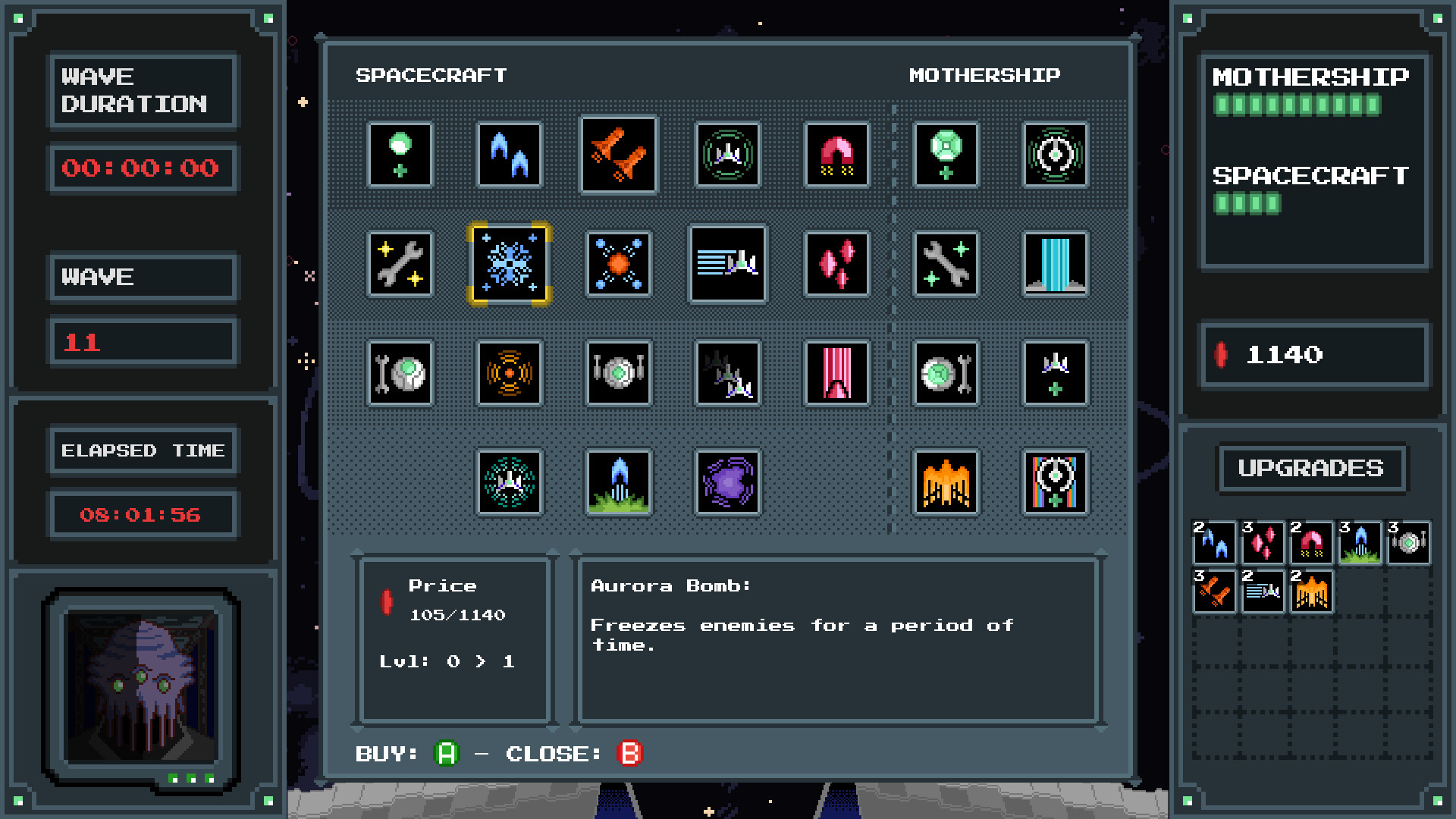The height and width of the screenshot is (819, 1456).
Task: Select the rainbow beam mothership upgrade
Action: pos(1056,483)
